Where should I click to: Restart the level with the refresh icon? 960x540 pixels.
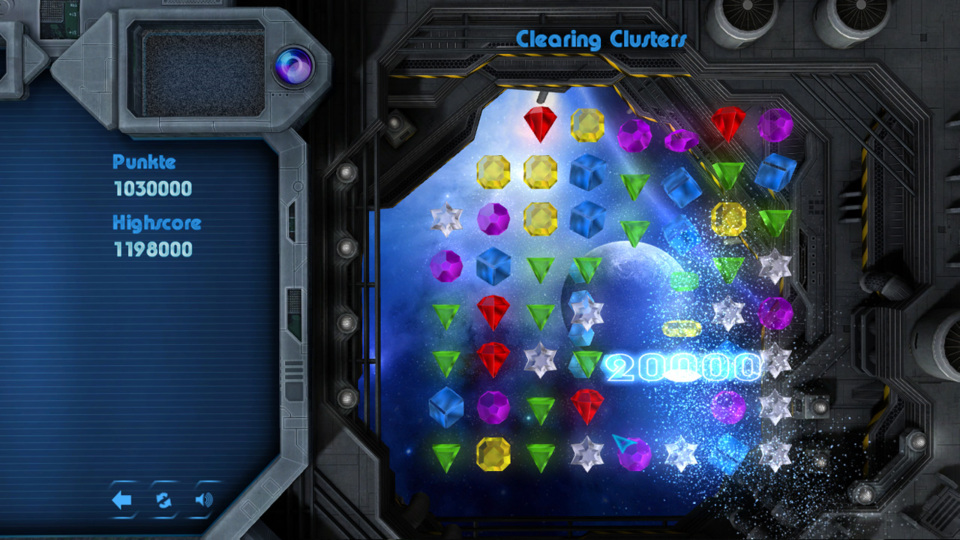[x=163, y=500]
